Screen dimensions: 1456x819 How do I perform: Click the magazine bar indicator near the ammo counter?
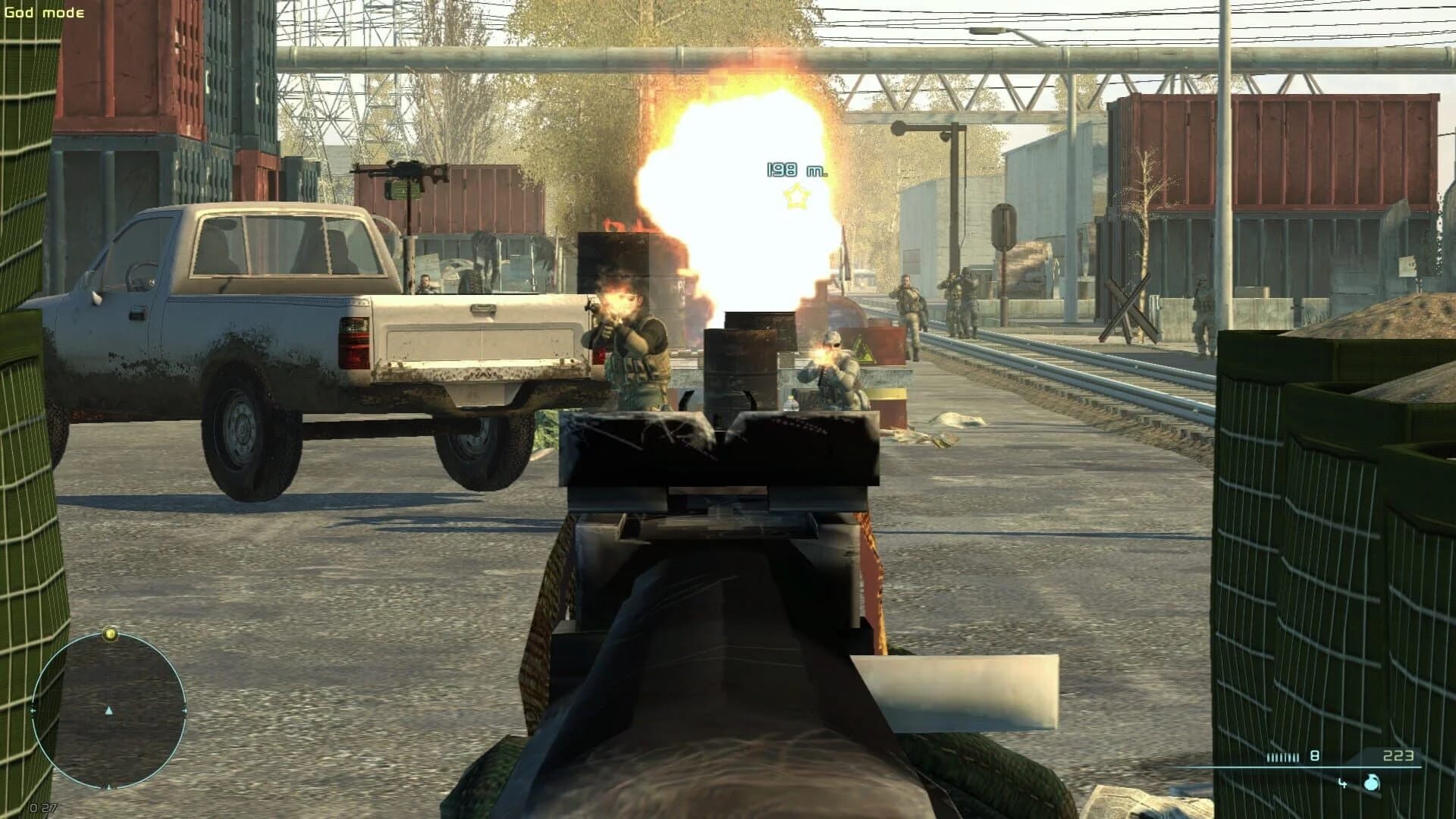pos(1282,758)
